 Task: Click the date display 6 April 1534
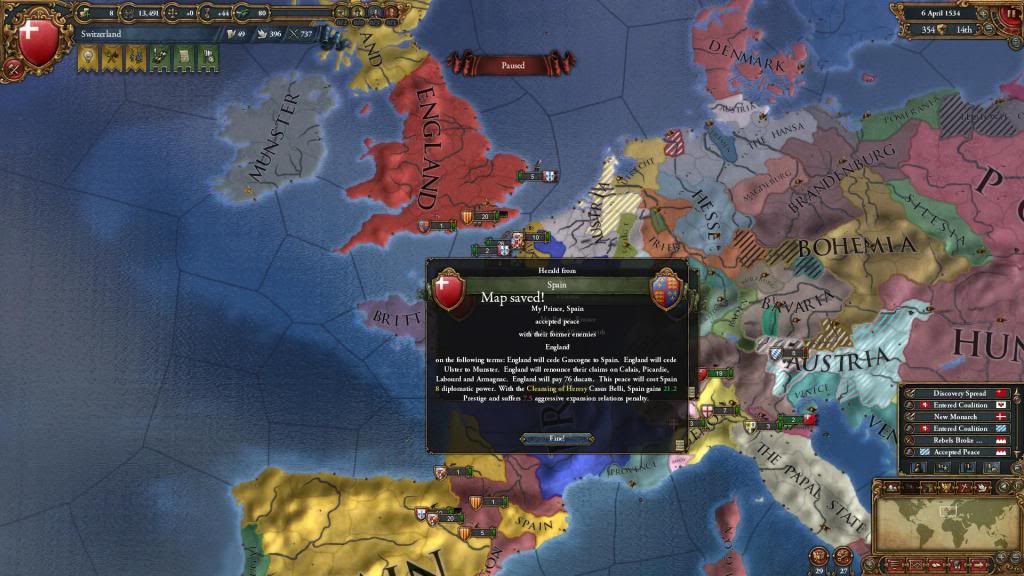point(952,14)
